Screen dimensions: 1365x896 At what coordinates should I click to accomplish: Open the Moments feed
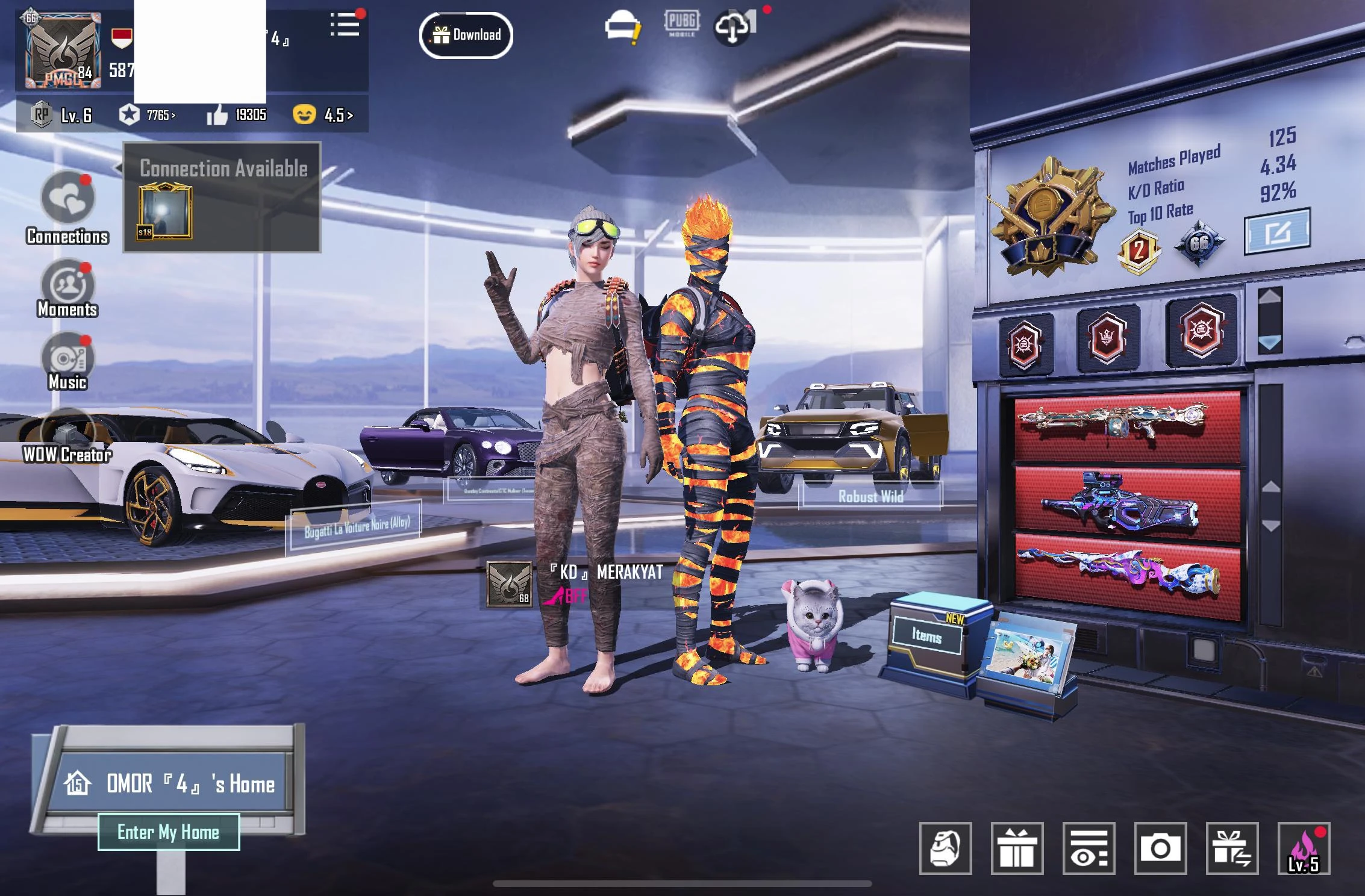[x=67, y=285]
